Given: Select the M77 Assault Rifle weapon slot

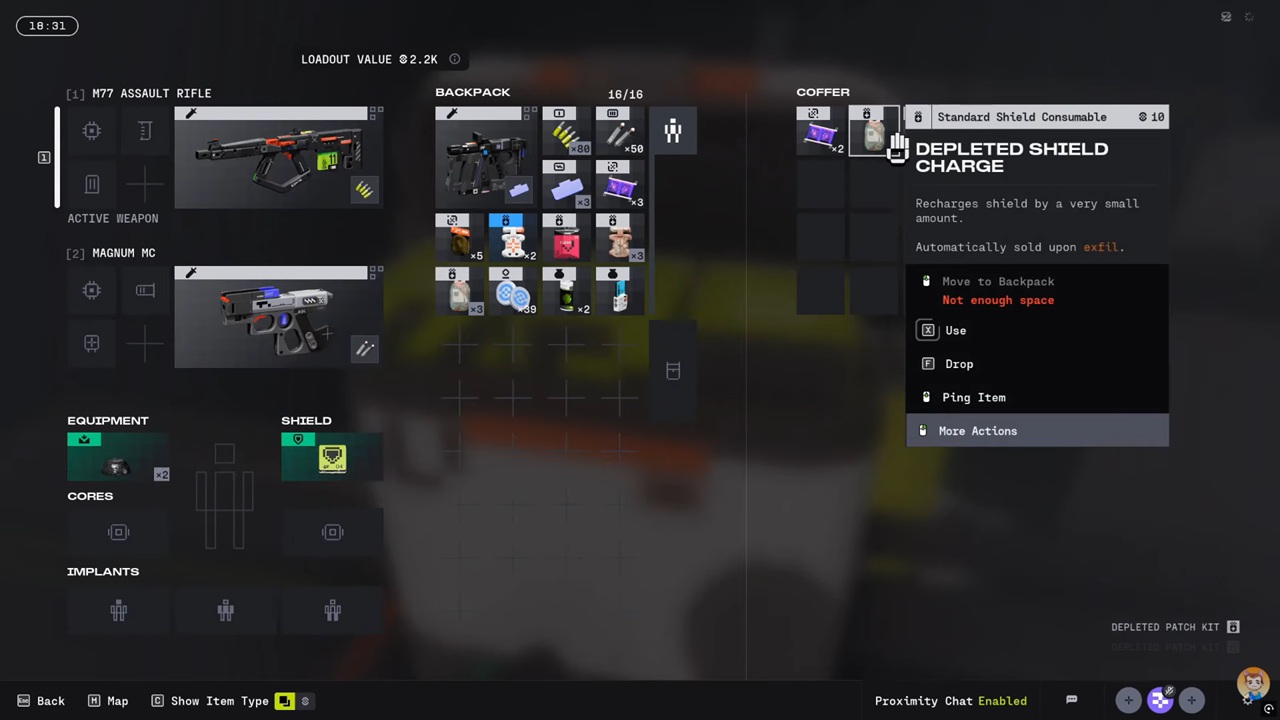Looking at the screenshot, I should click(x=278, y=158).
